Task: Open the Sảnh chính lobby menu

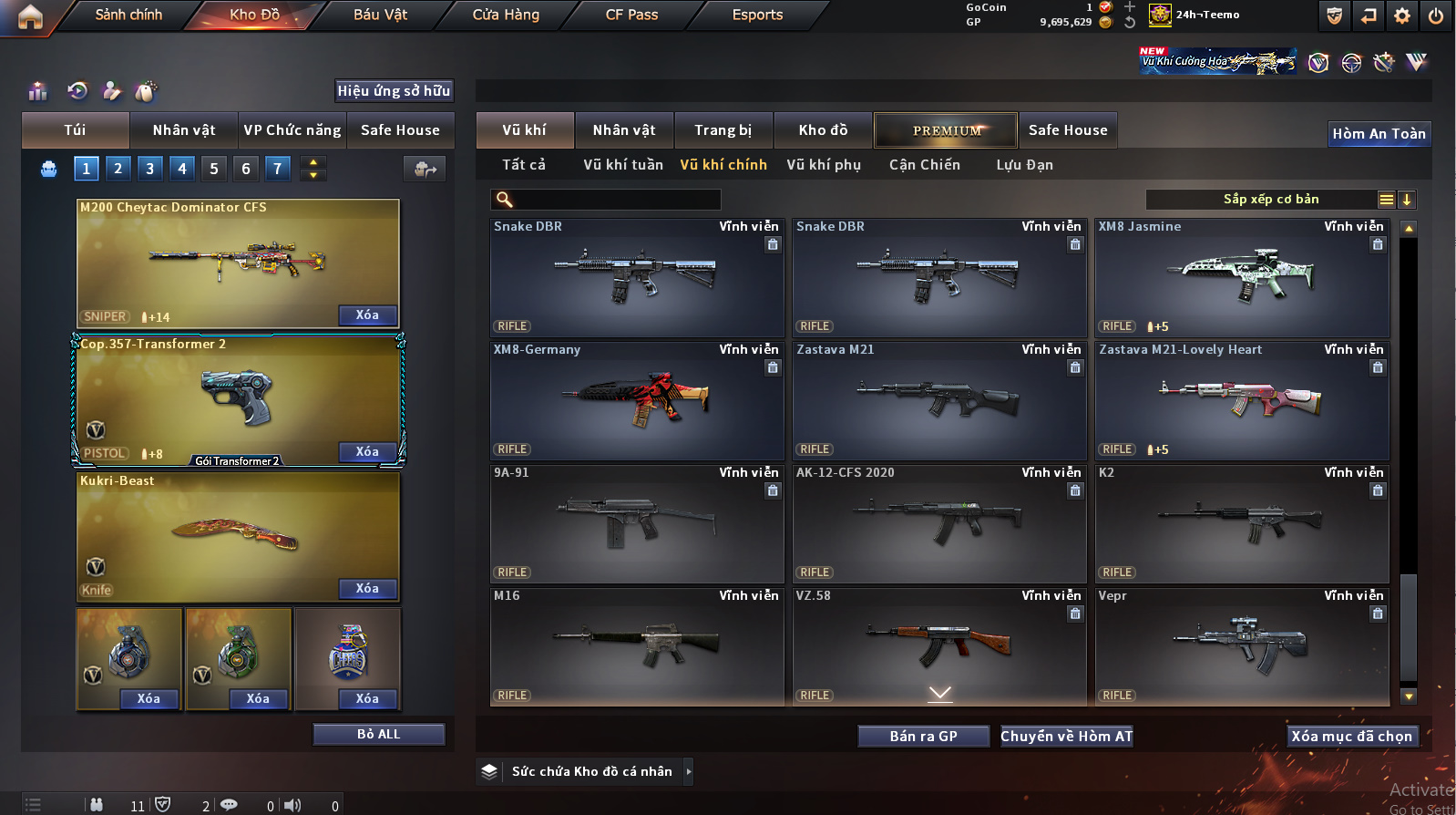Action: [128, 15]
